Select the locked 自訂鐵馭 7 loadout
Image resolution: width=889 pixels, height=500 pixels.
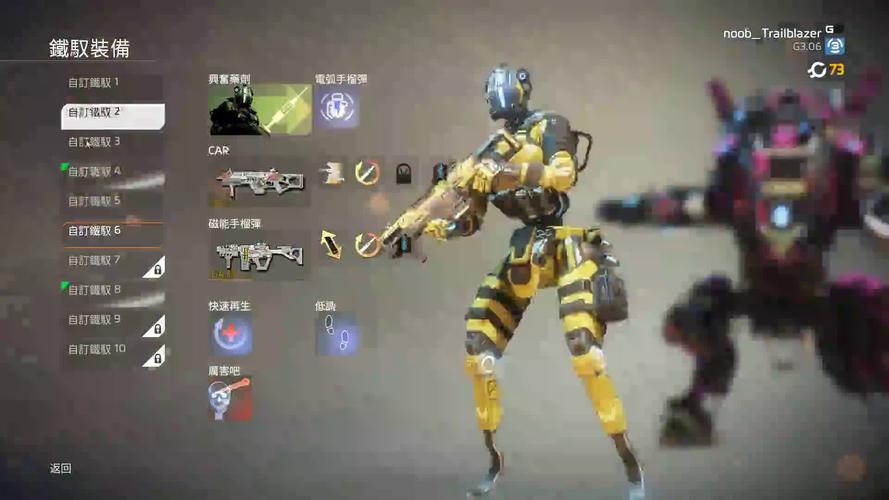[x=112, y=261]
